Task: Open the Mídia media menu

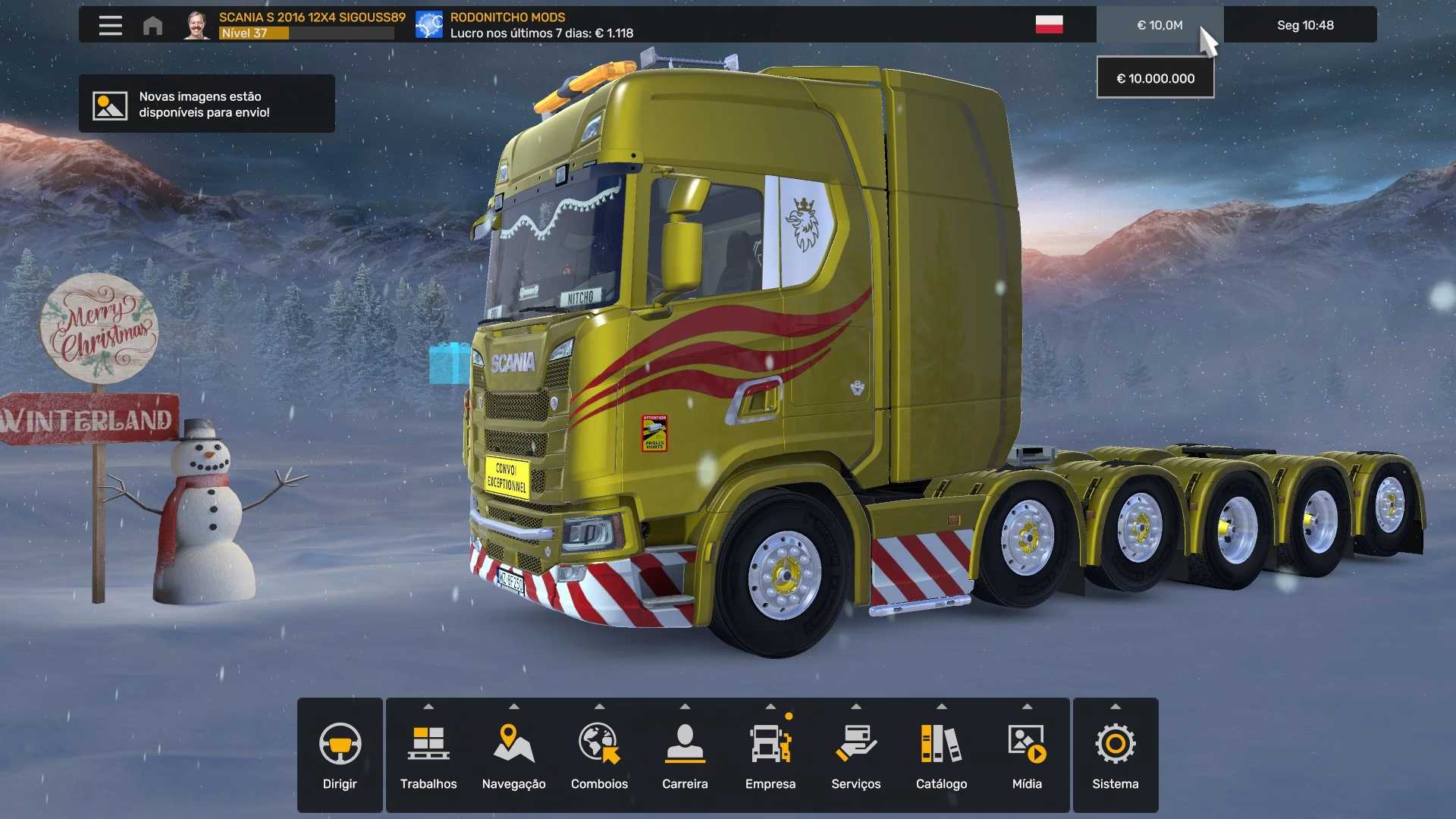Action: [x=1027, y=755]
